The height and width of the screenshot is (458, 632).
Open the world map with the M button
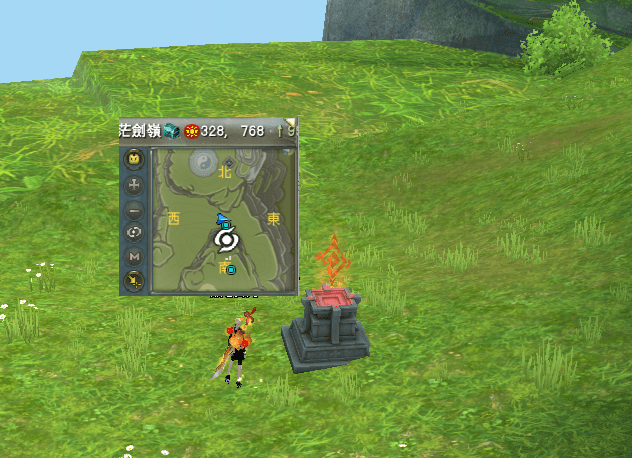pyautogui.click(x=135, y=257)
